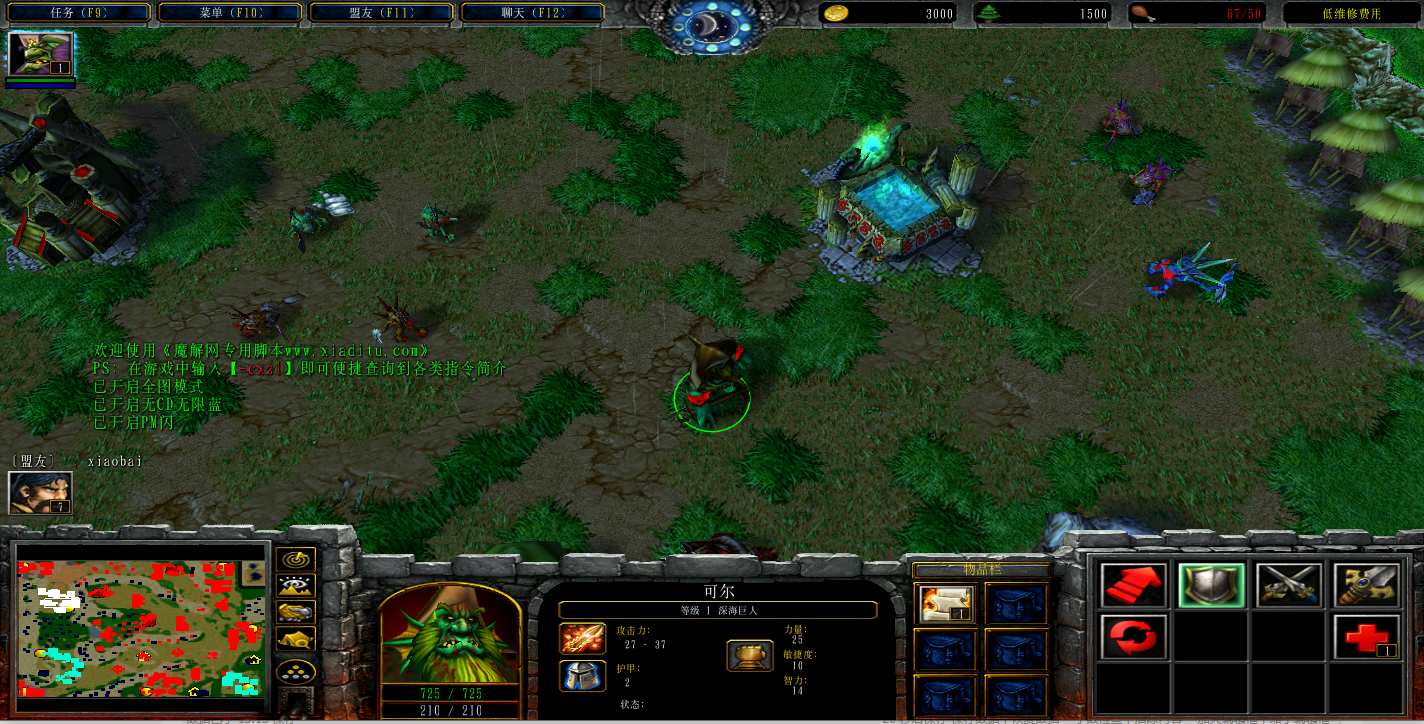Open the red cross hero skills menu

pyautogui.click(x=1366, y=637)
